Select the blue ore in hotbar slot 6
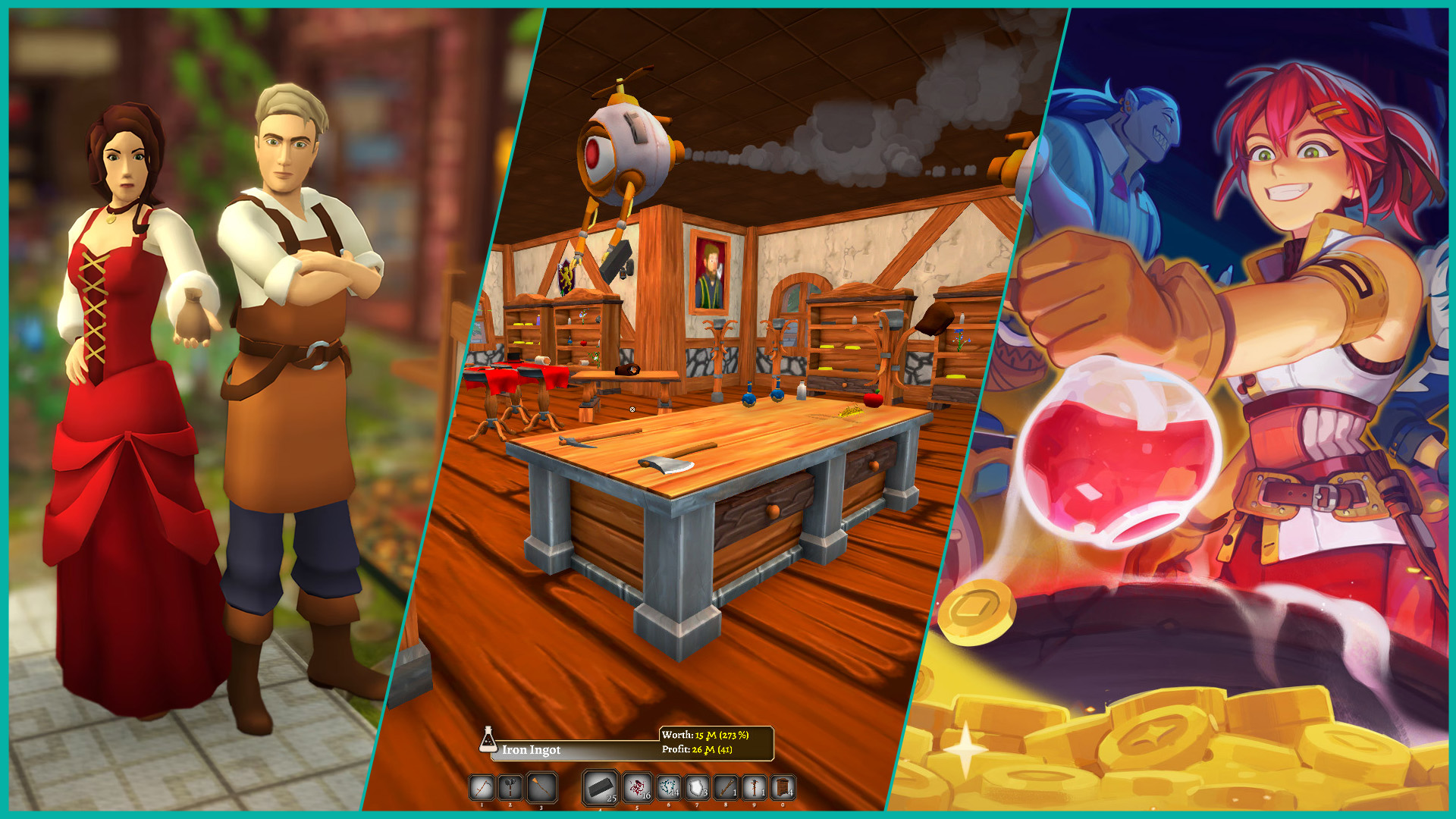This screenshot has width=1456, height=819. click(x=668, y=787)
